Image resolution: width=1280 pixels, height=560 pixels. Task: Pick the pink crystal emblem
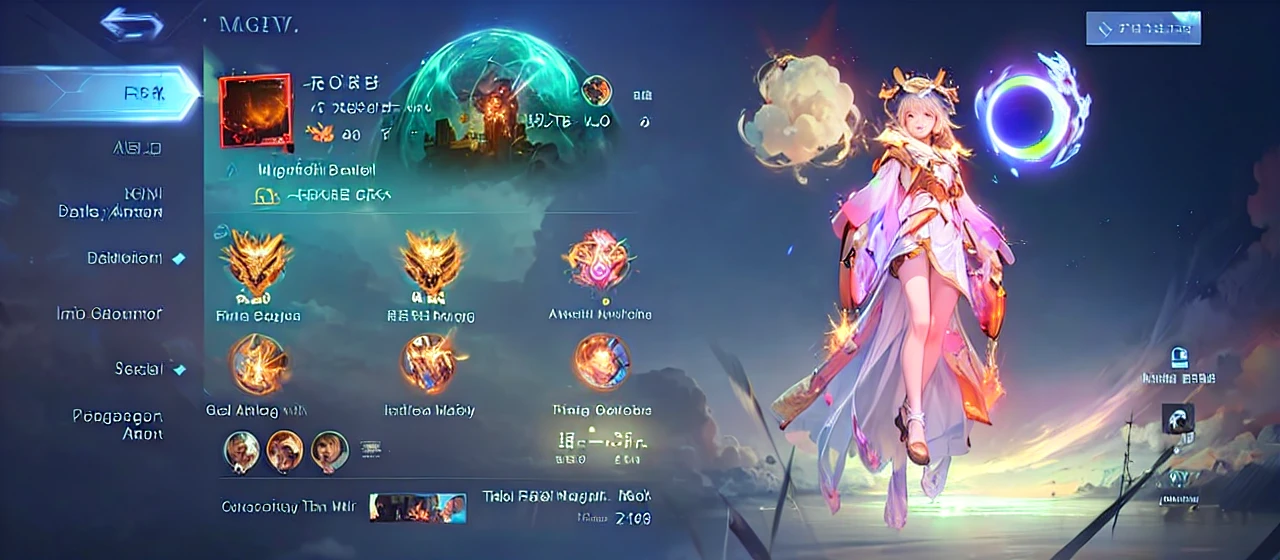[599, 260]
